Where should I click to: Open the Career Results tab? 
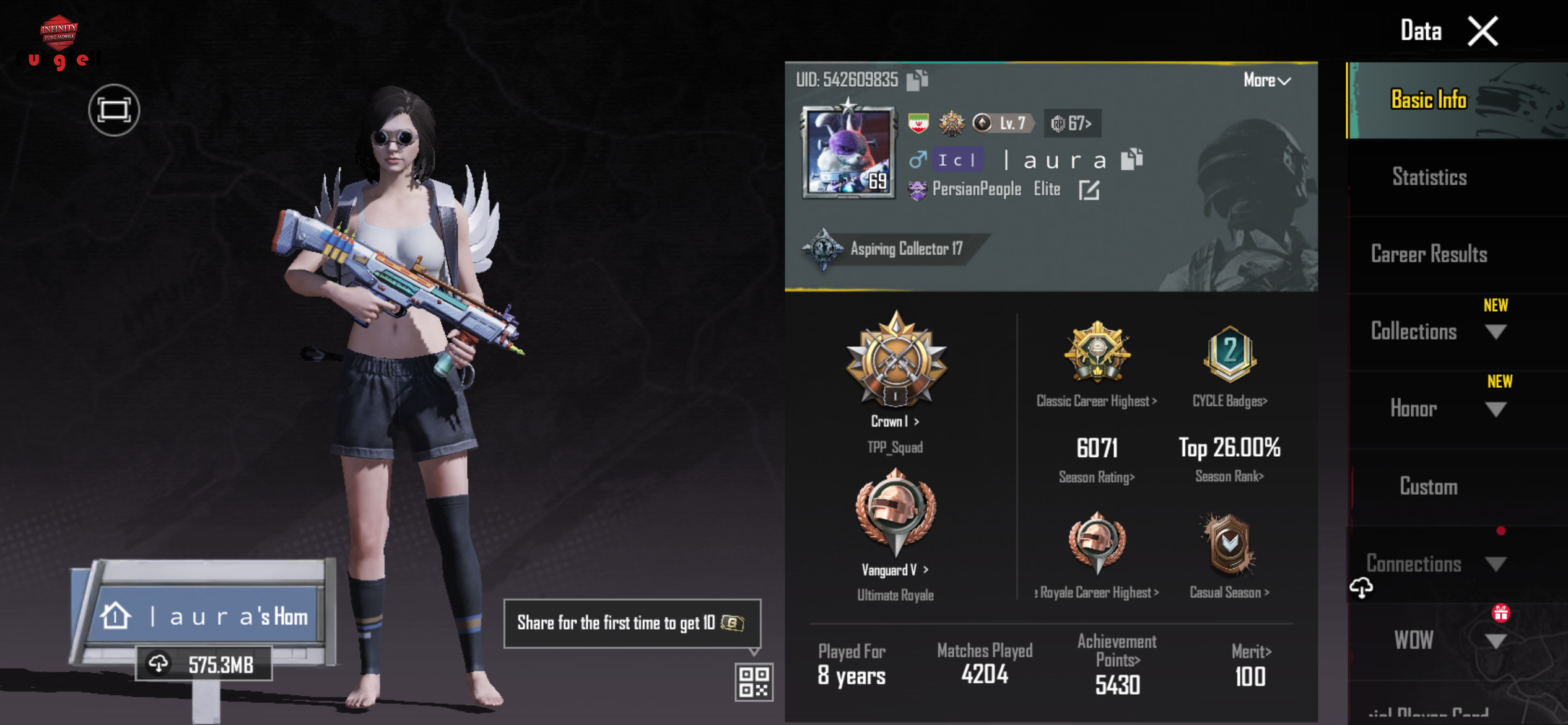pyautogui.click(x=1429, y=254)
